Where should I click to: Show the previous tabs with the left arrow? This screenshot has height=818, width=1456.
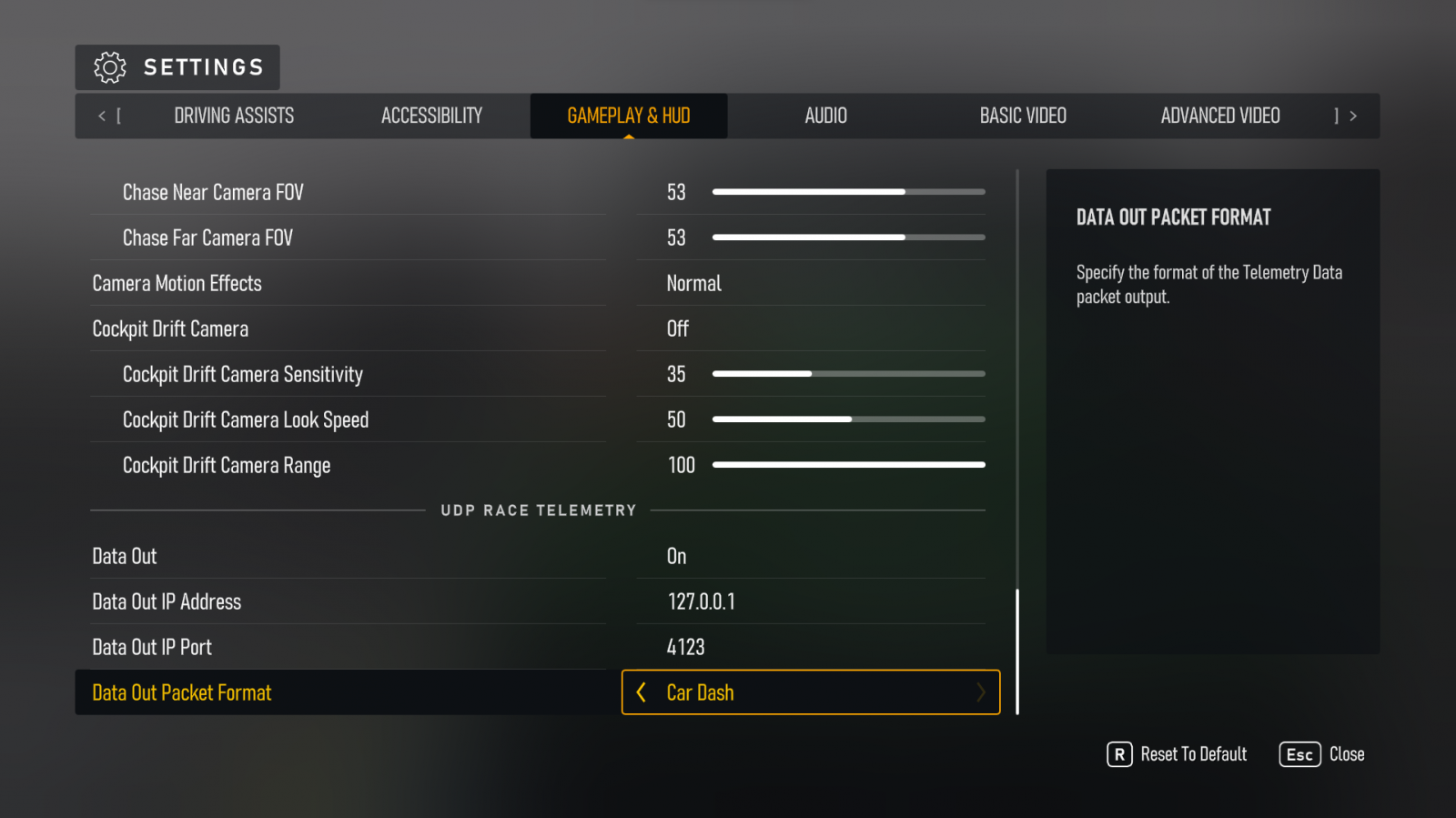click(102, 116)
